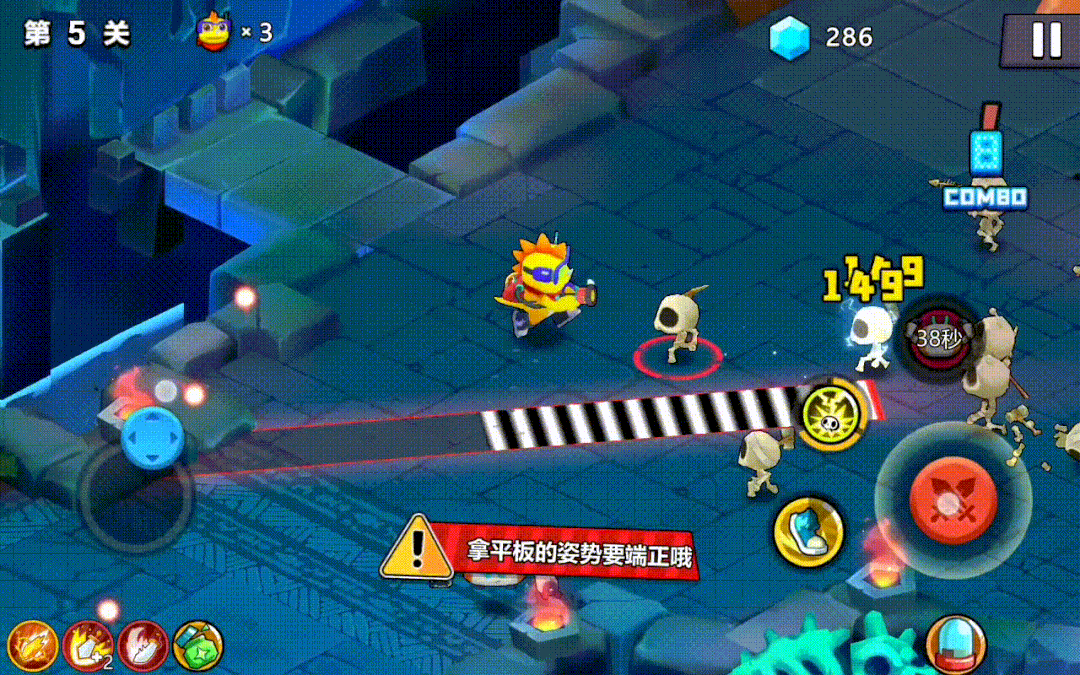The image size is (1080, 675).
Task: Use the skill on 38-second cooldown
Action: tap(938, 337)
